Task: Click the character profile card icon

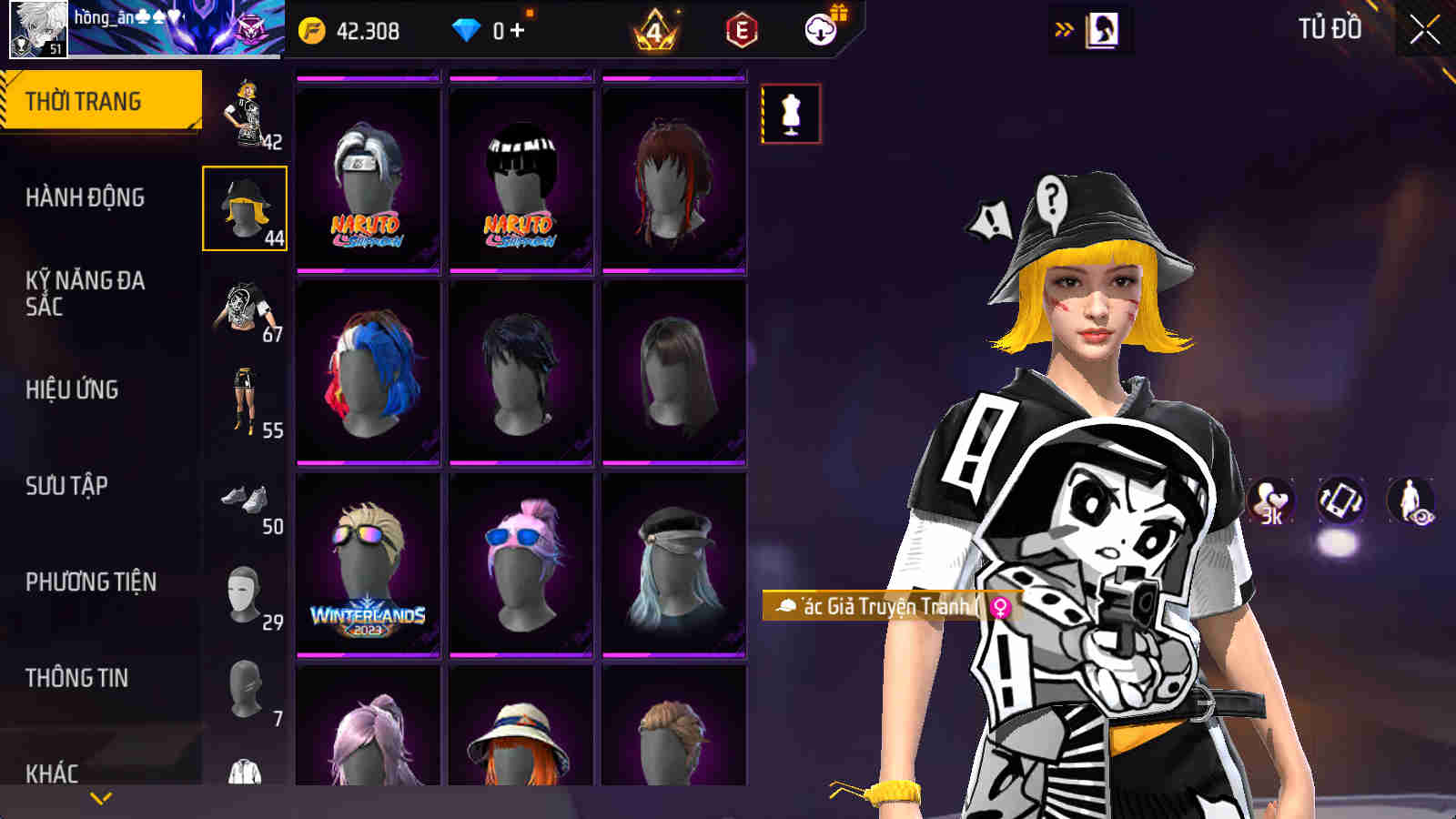Action: 1102,27
